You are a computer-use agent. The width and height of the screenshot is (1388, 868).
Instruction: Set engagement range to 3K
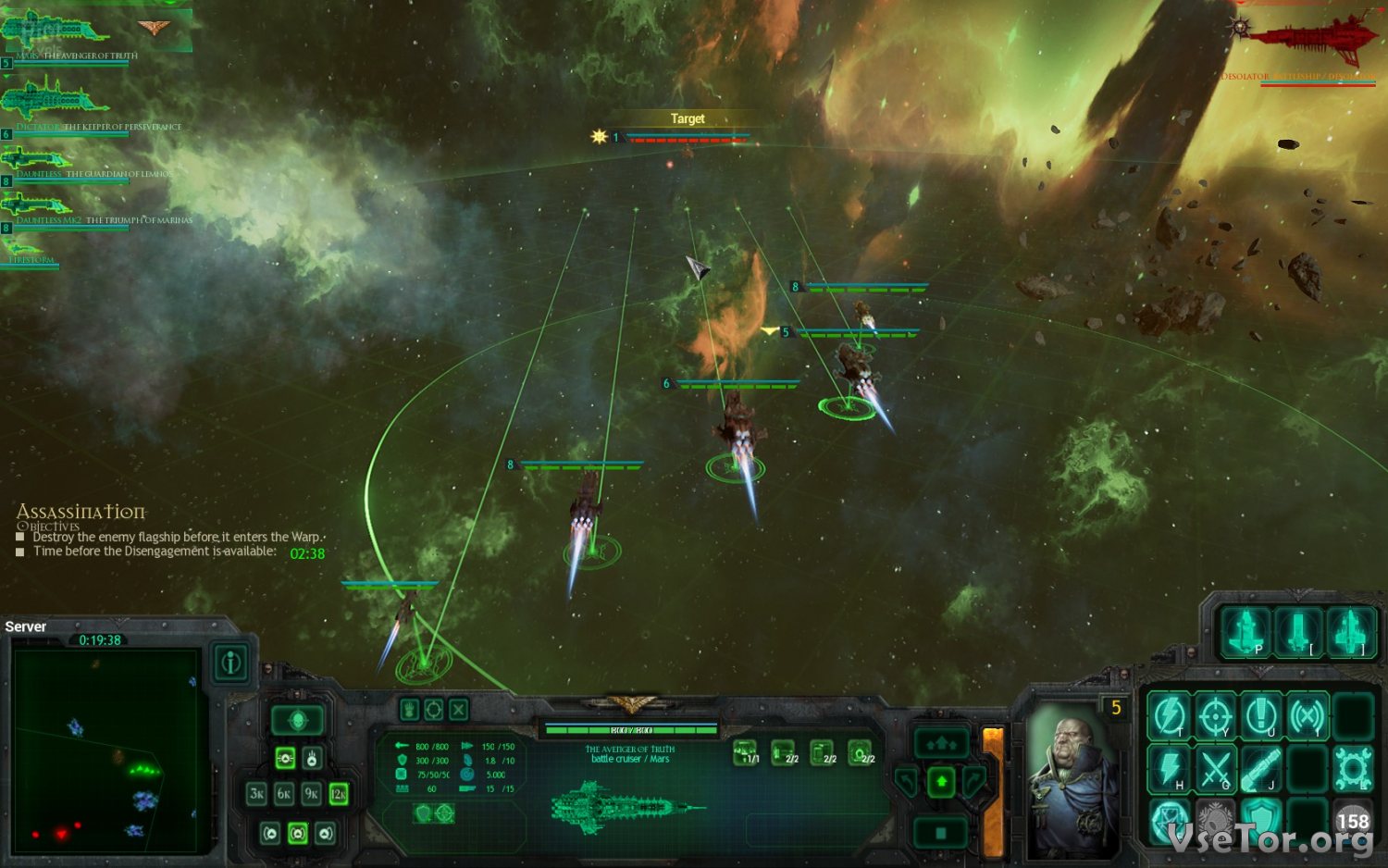point(257,794)
